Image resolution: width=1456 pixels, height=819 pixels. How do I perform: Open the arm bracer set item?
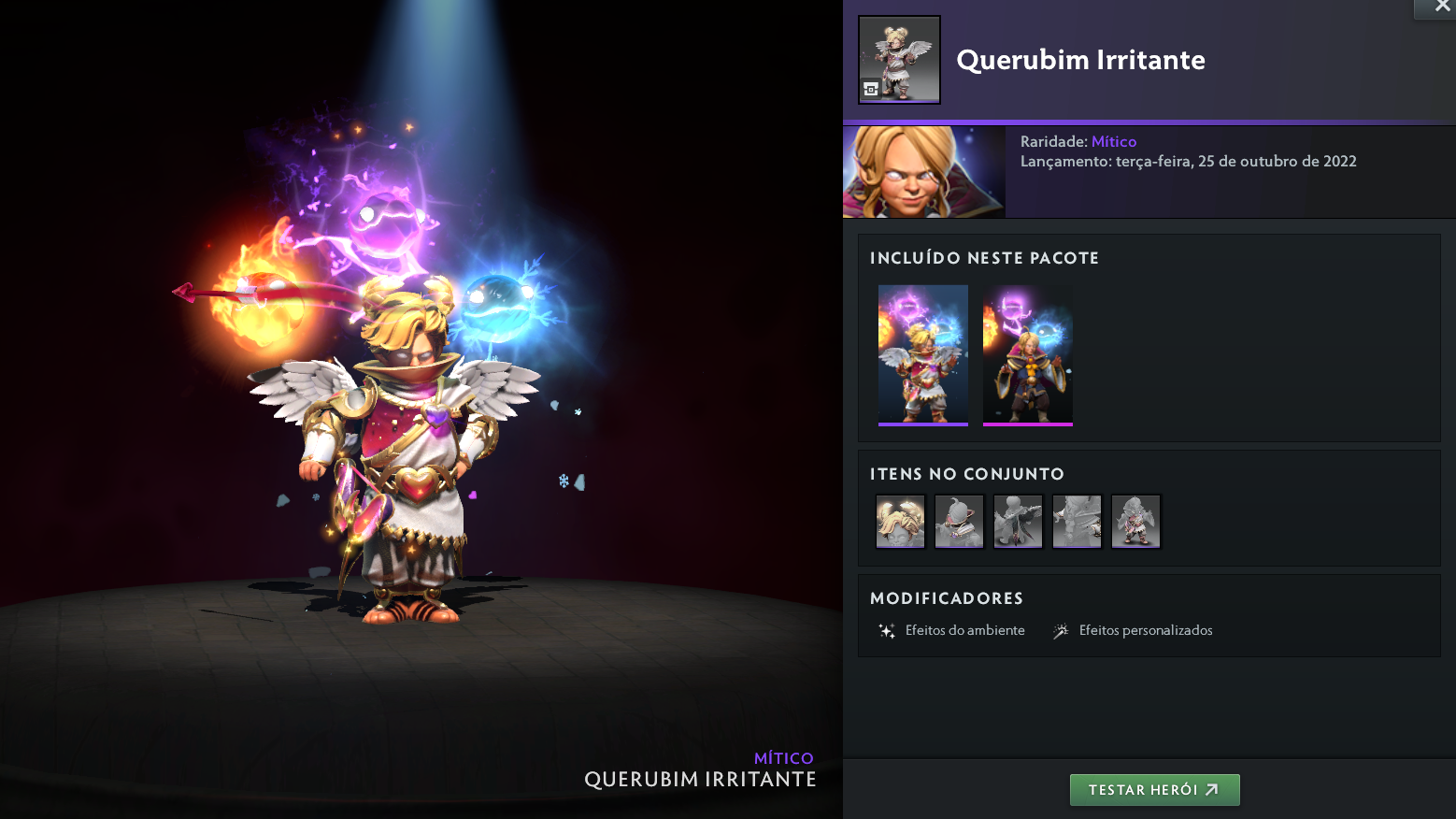tap(1077, 522)
